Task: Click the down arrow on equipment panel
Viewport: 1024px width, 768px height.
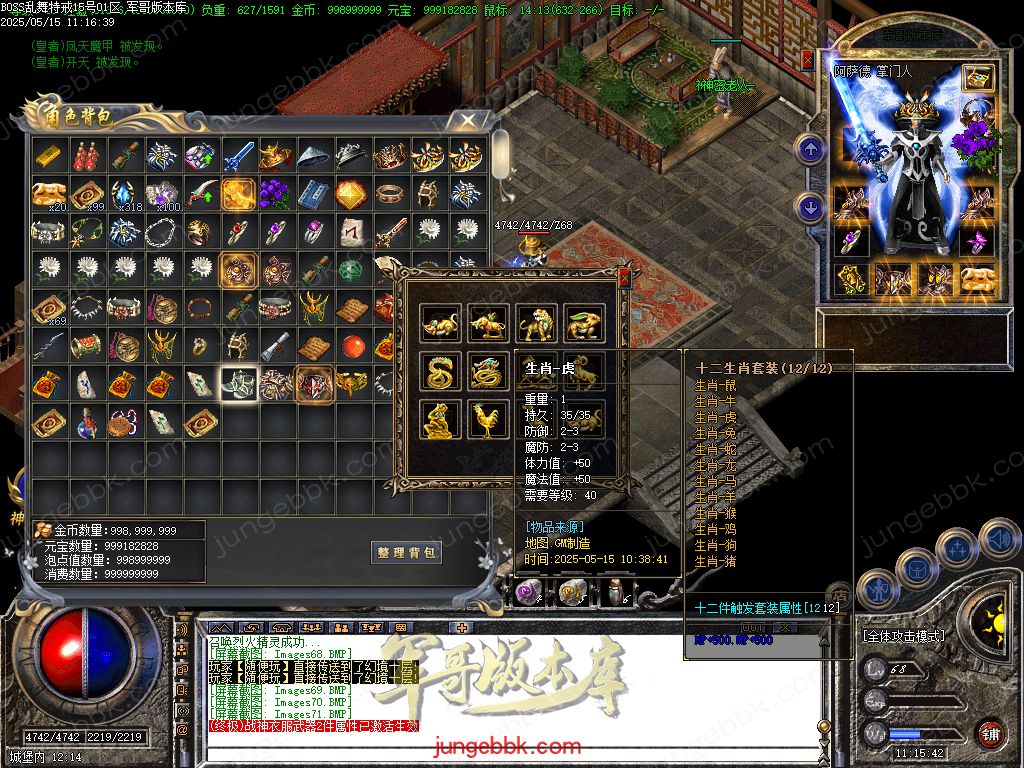Action: tap(809, 208)
